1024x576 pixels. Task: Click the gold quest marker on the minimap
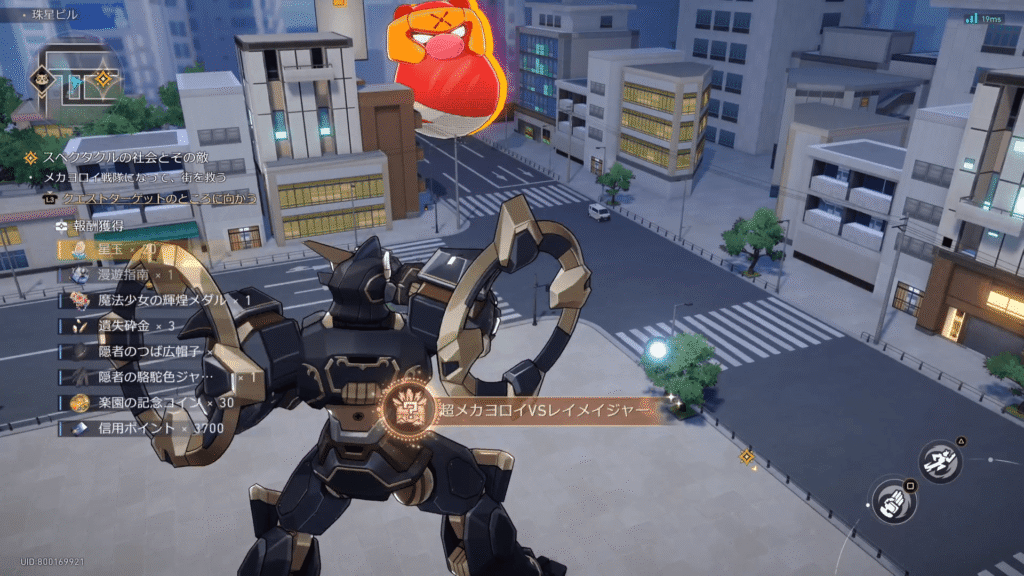tap(102, 78)
